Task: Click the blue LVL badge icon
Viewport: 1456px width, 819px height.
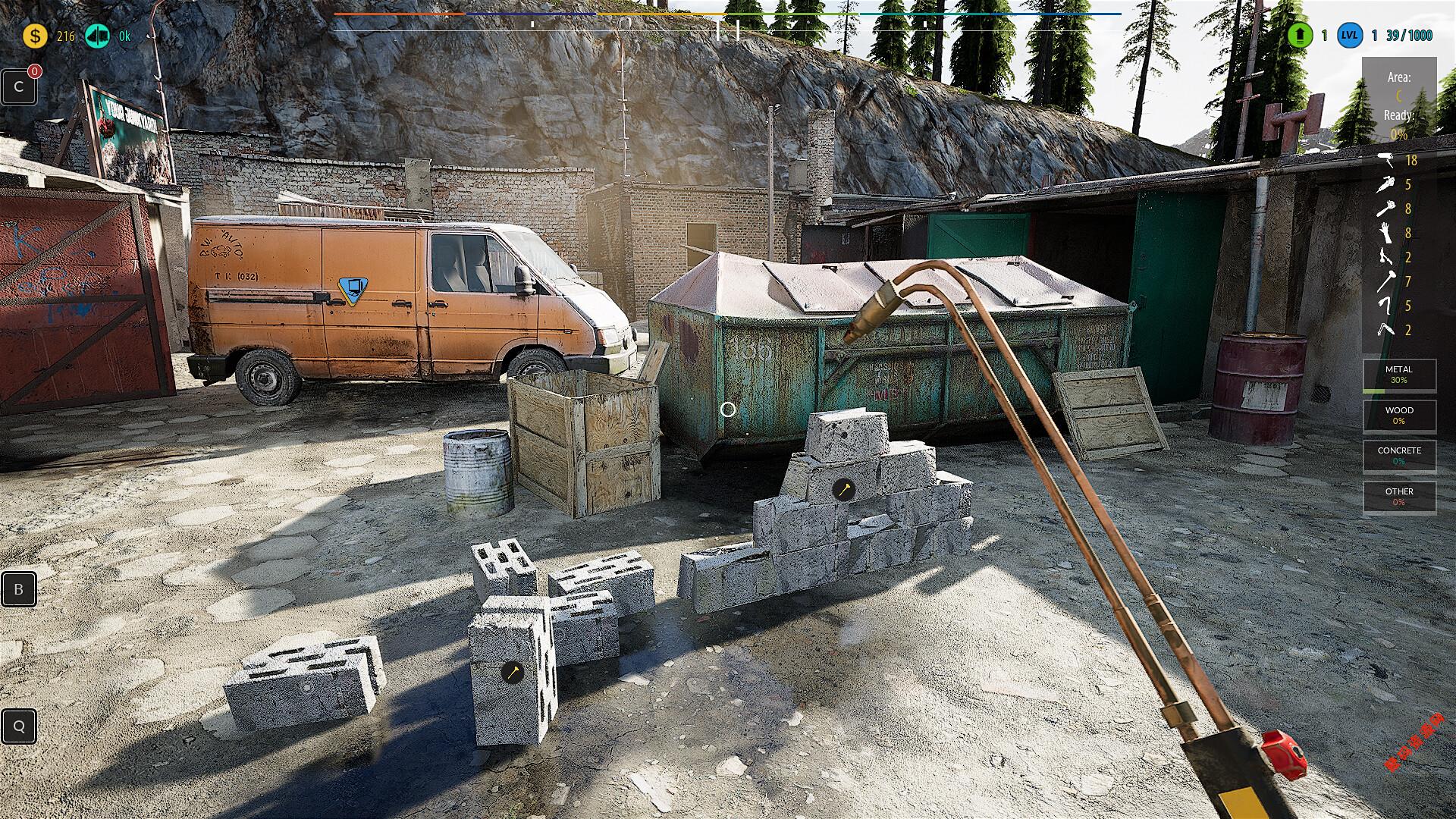Action: pos(1349,36)
